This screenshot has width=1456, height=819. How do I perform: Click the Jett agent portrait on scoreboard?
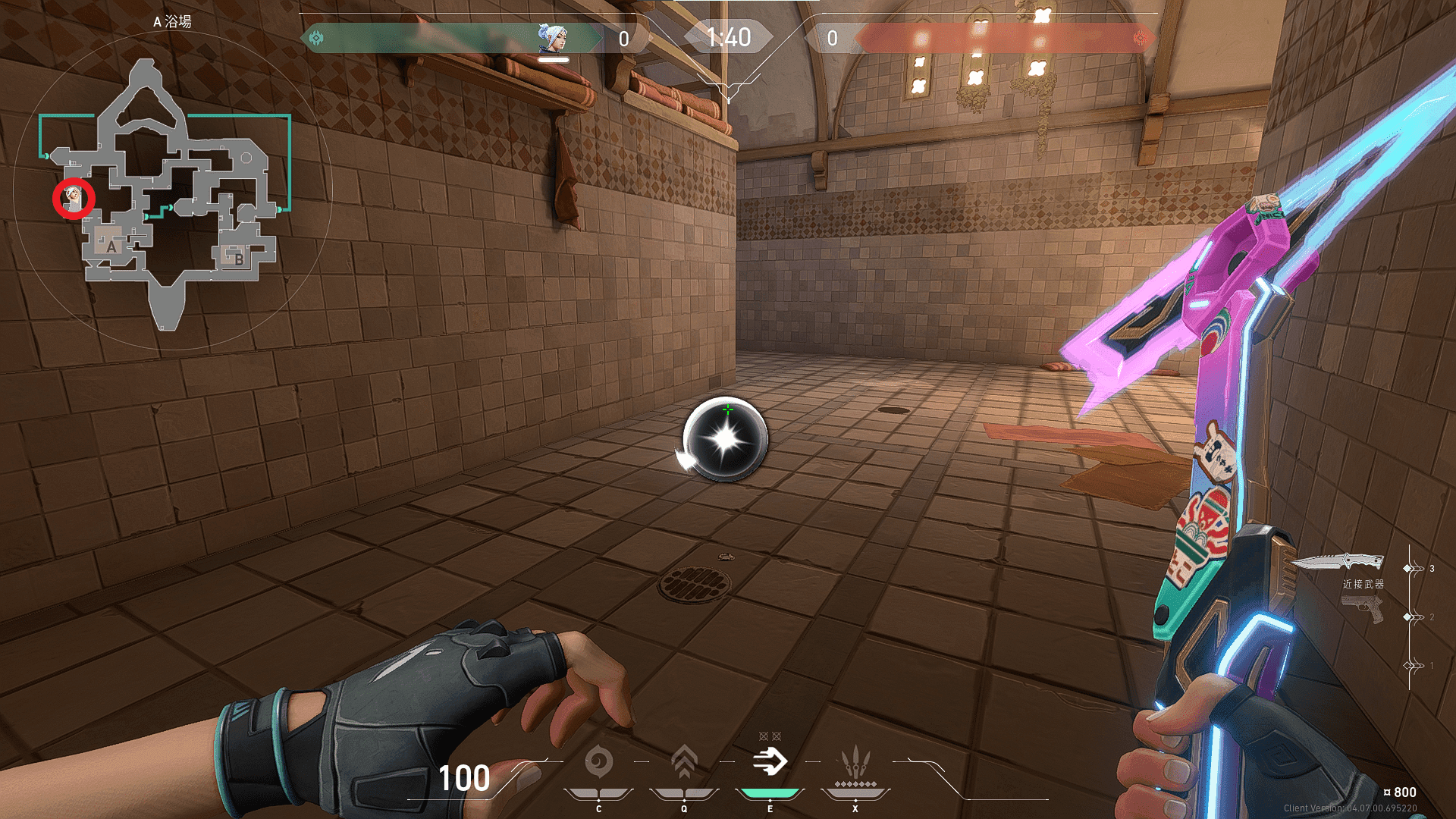point(551,37)
